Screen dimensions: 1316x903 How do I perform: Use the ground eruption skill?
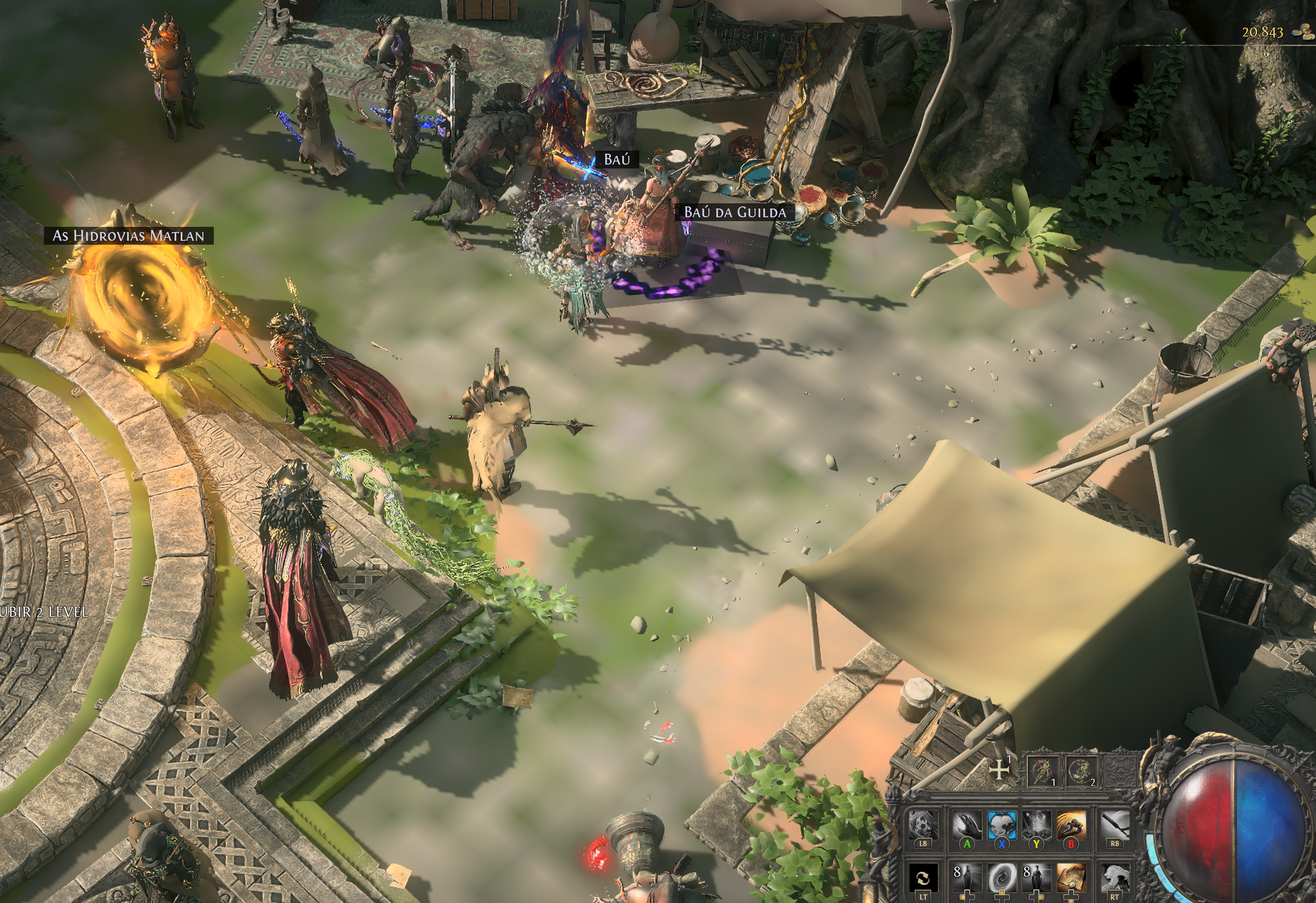[1036, 825]
